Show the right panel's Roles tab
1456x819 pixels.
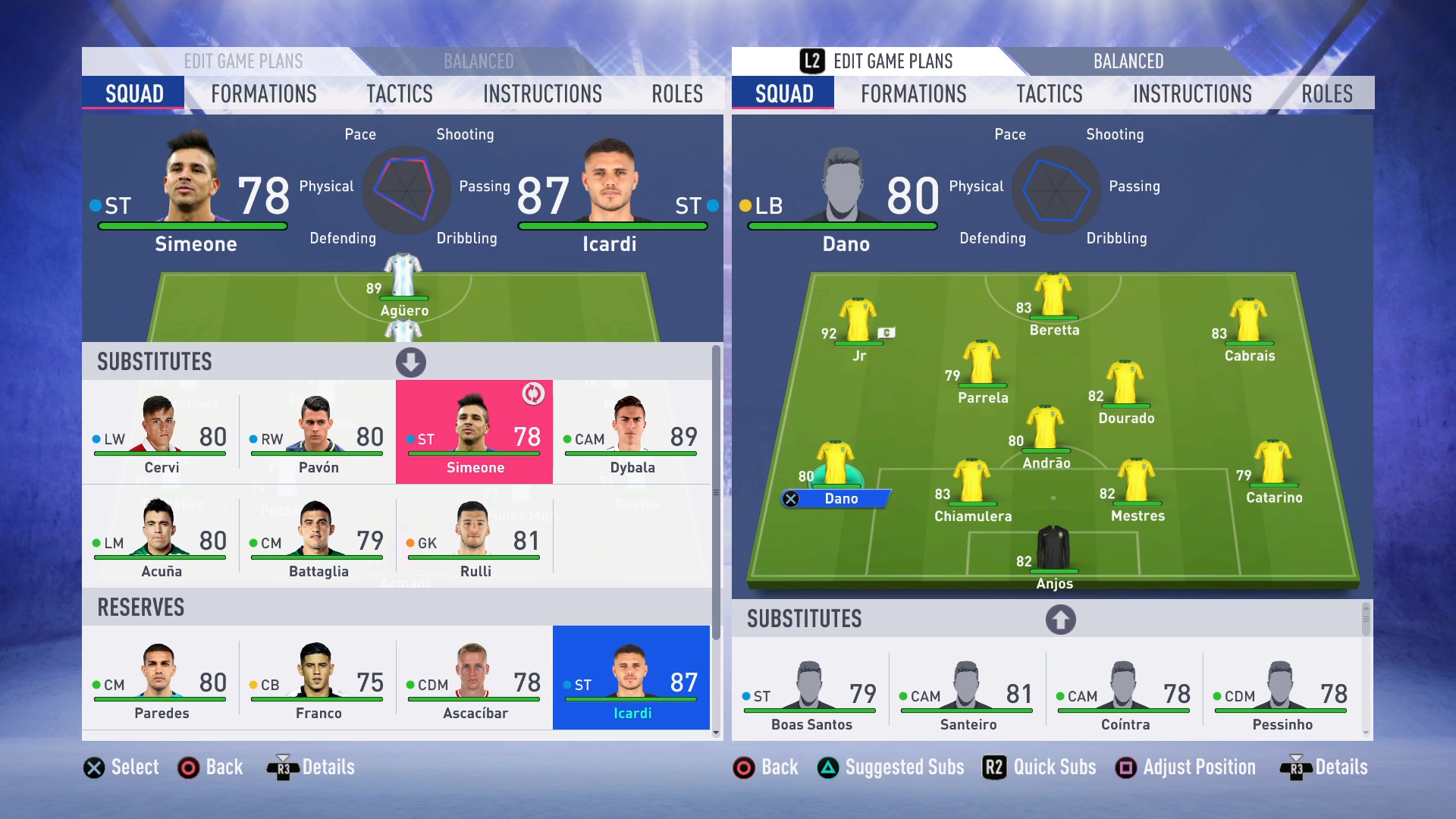(x=1326, y=94)
